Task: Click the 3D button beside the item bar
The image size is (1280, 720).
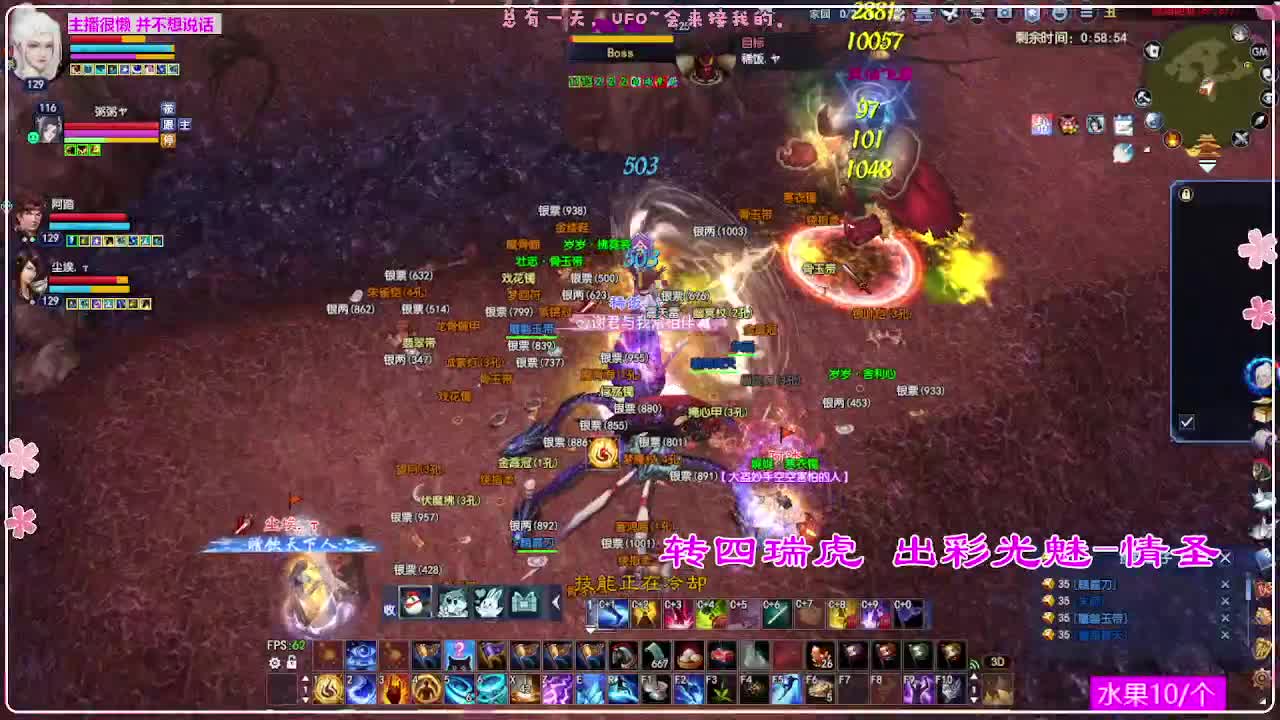Action: (x=997, y=663)
